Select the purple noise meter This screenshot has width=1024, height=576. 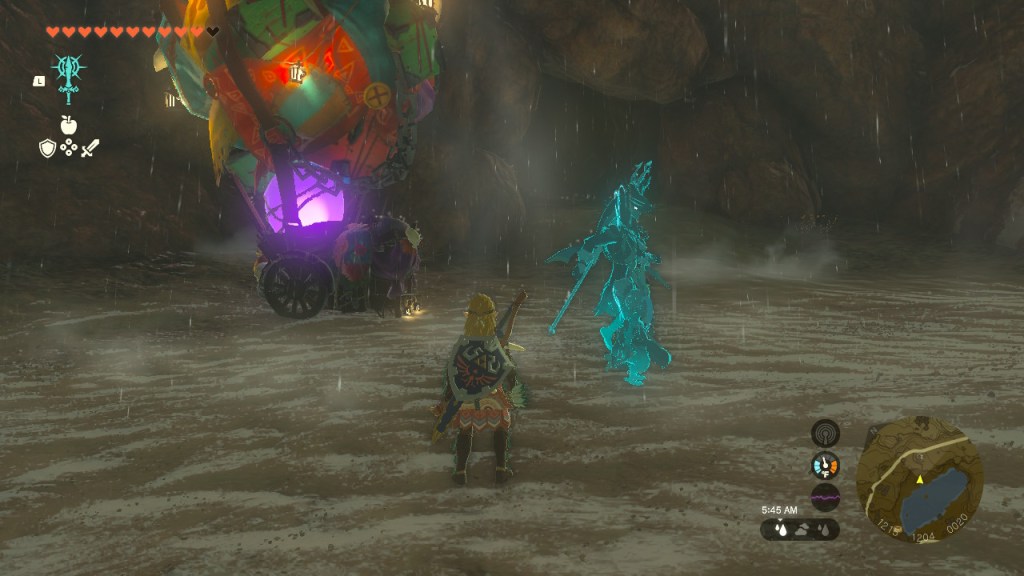825,497
